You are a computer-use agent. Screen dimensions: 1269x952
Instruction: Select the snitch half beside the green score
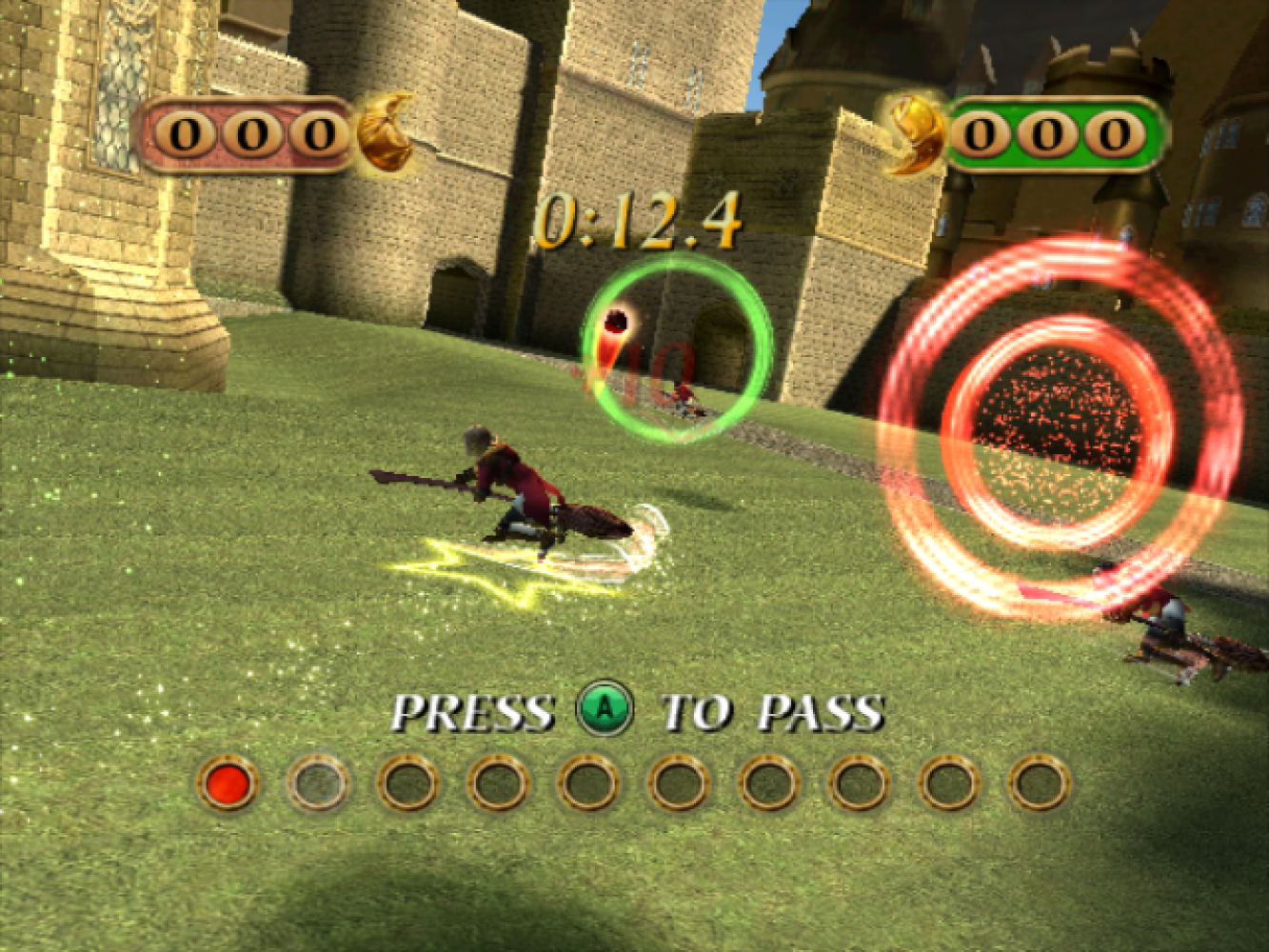click(914, 135)
